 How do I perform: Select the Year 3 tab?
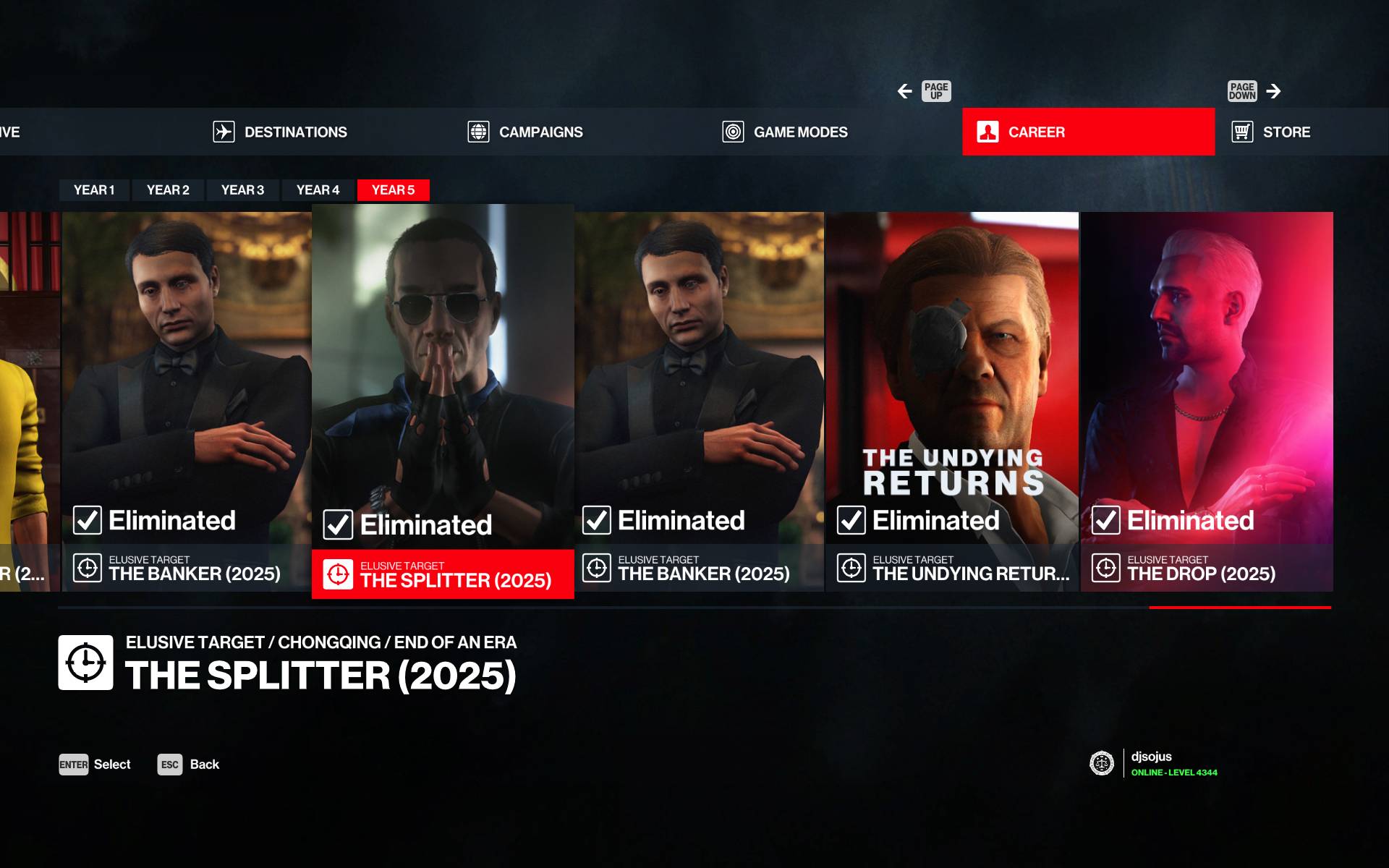242,190
